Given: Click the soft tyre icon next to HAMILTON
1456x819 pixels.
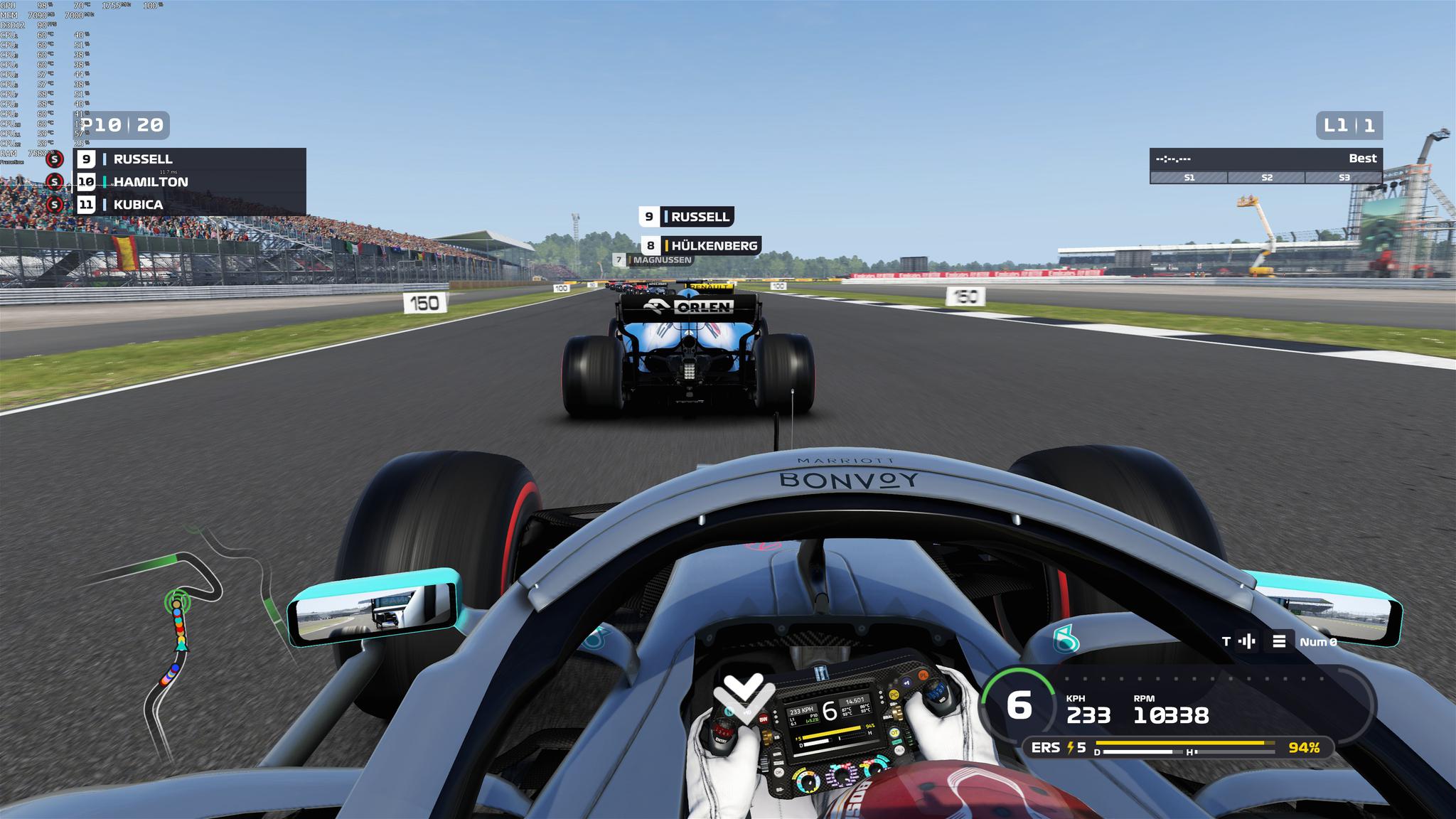Looking at the screenshot, I should (x=55, y=182).
